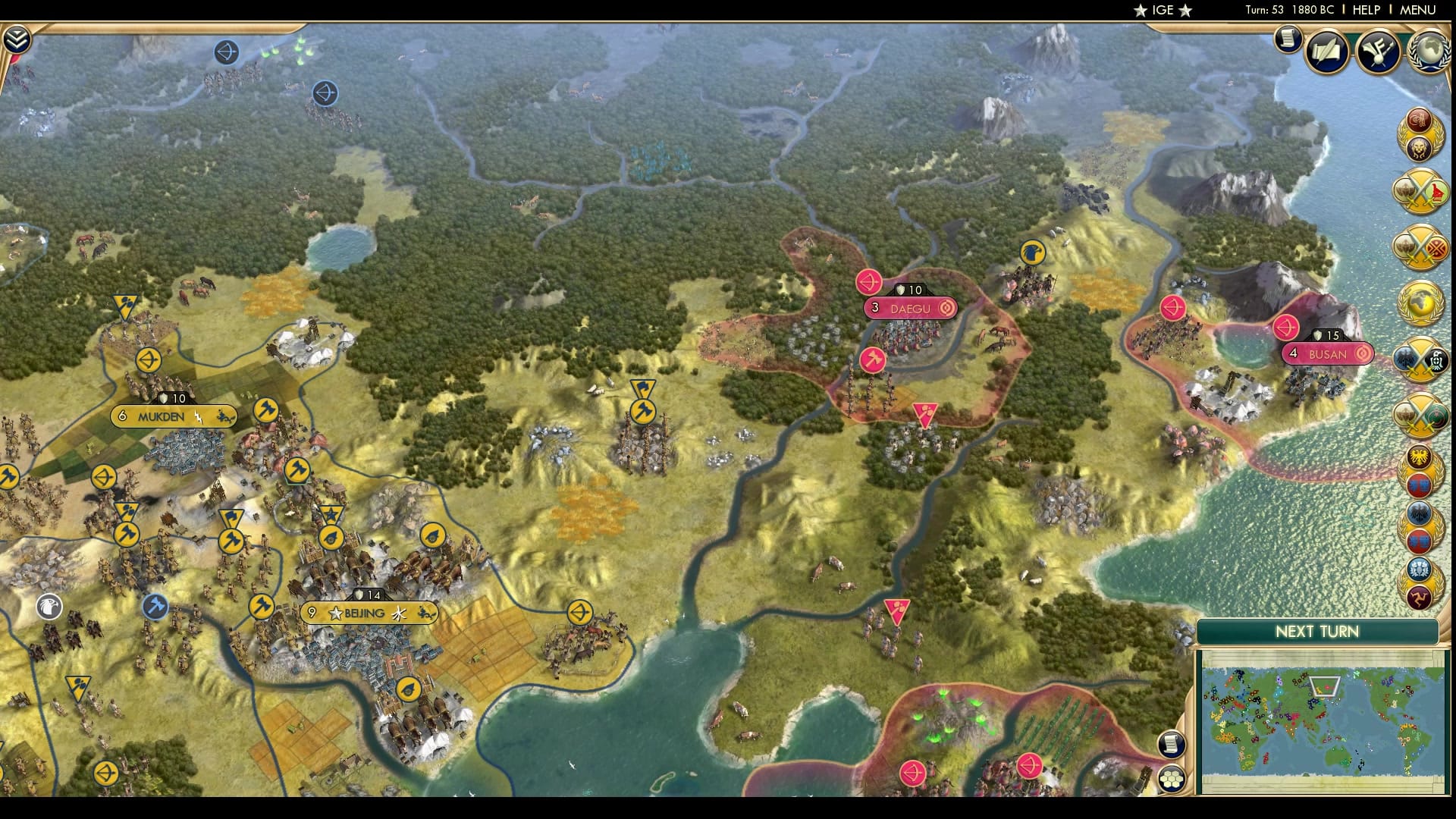Expand the Busan city banner
Image resolution: width=1456 pixels, height=819 pixels.
click(1327, 353)
